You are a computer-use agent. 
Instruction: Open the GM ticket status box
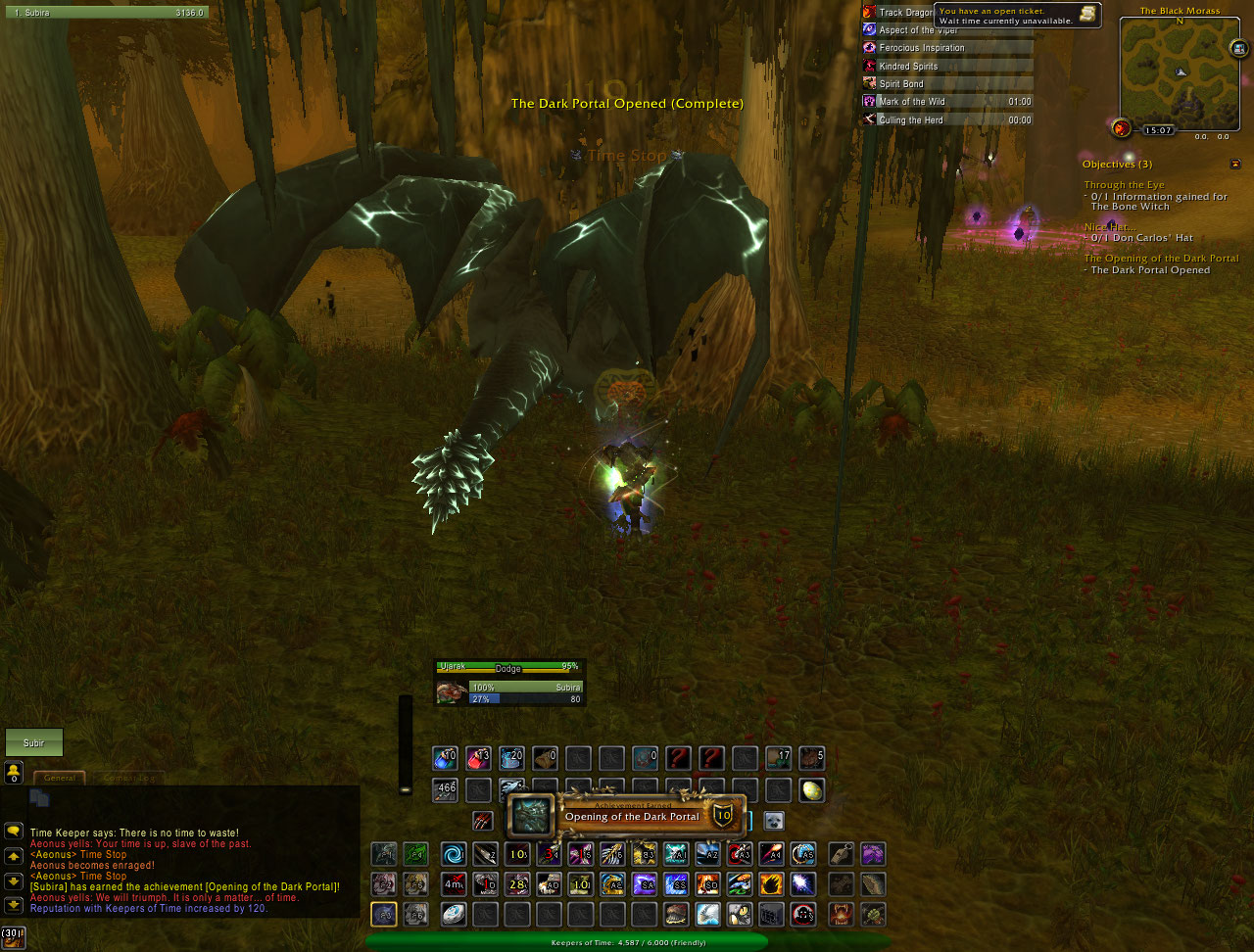click(1017, 15)
